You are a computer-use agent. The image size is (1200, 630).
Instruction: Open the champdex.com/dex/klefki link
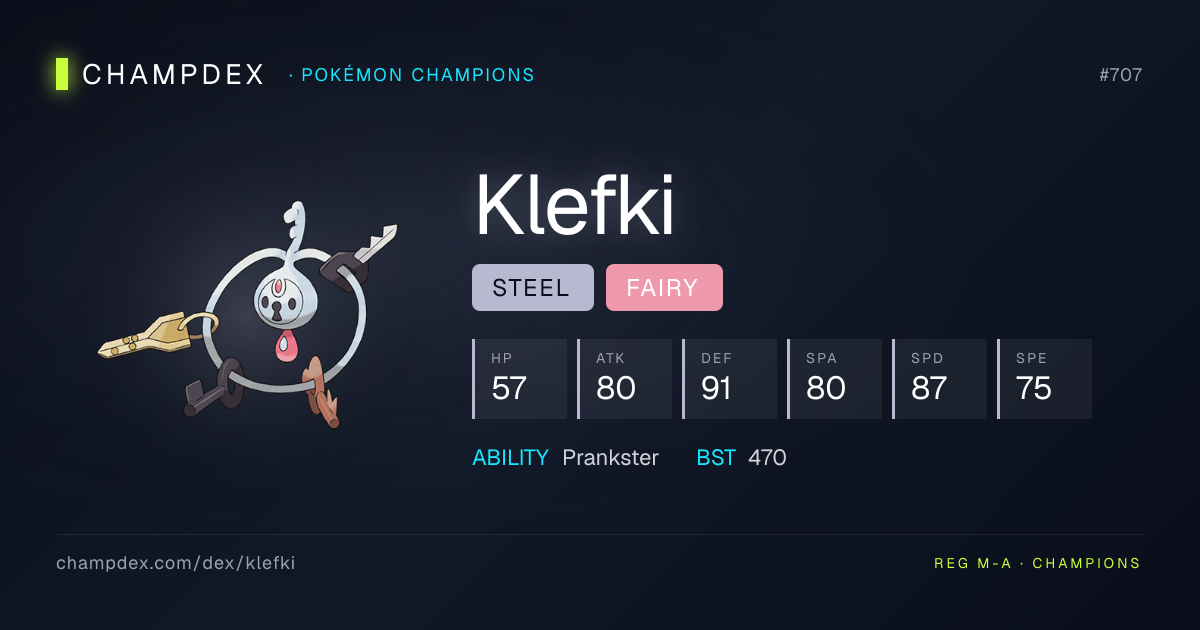[x=175, y=563]
